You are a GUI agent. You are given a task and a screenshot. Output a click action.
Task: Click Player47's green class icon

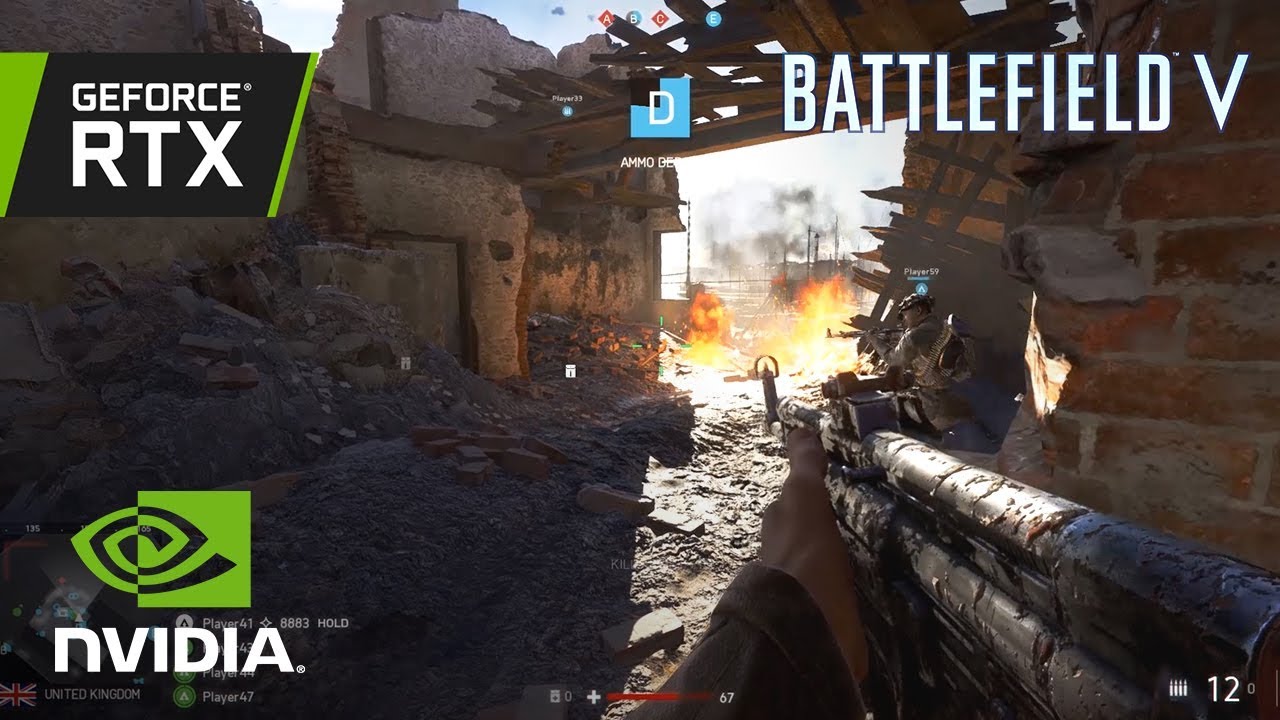click(x=184, y=695)
